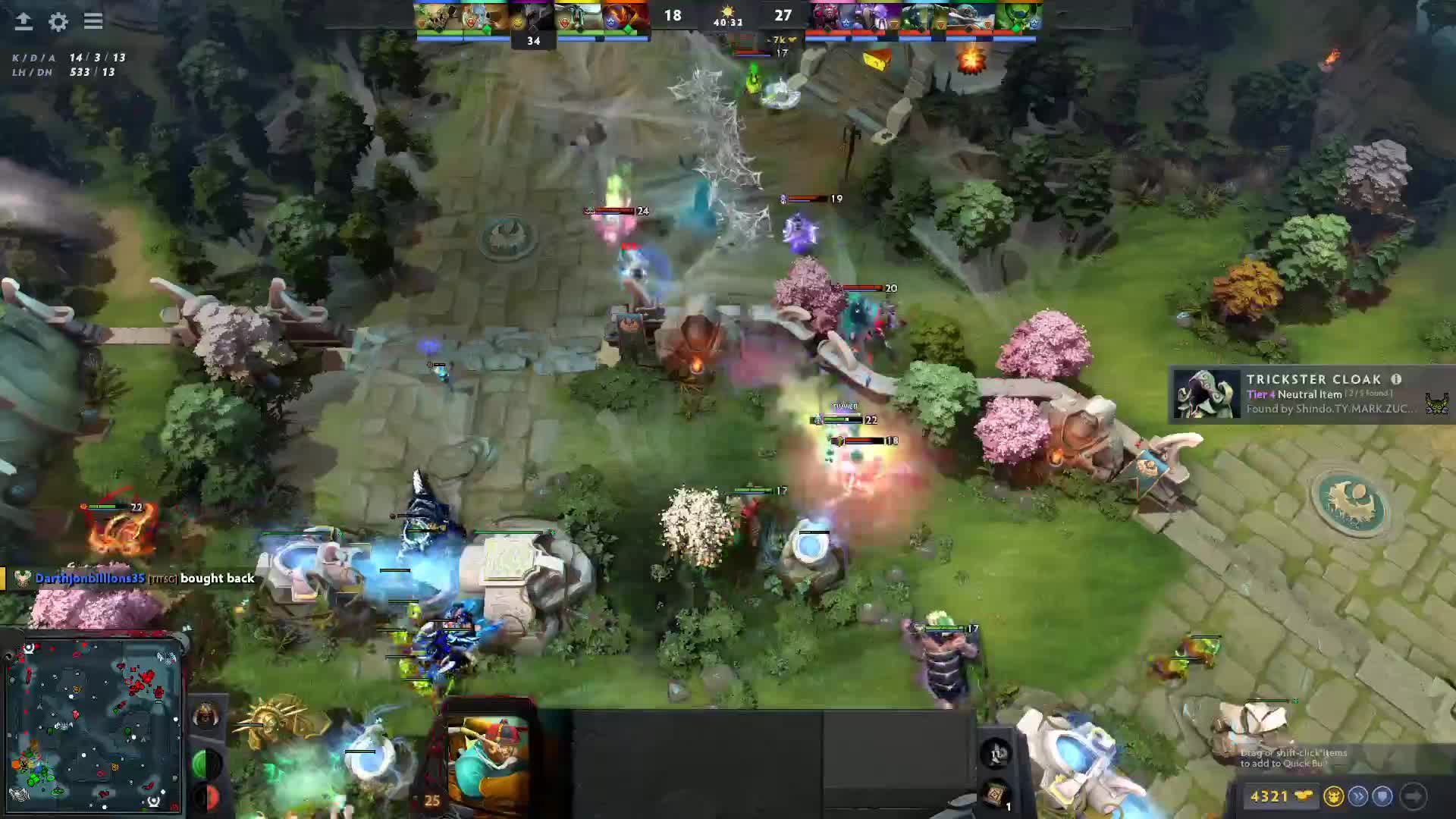
Task: Expand the Quick Buy arrow control
Action: [1414, 797]
